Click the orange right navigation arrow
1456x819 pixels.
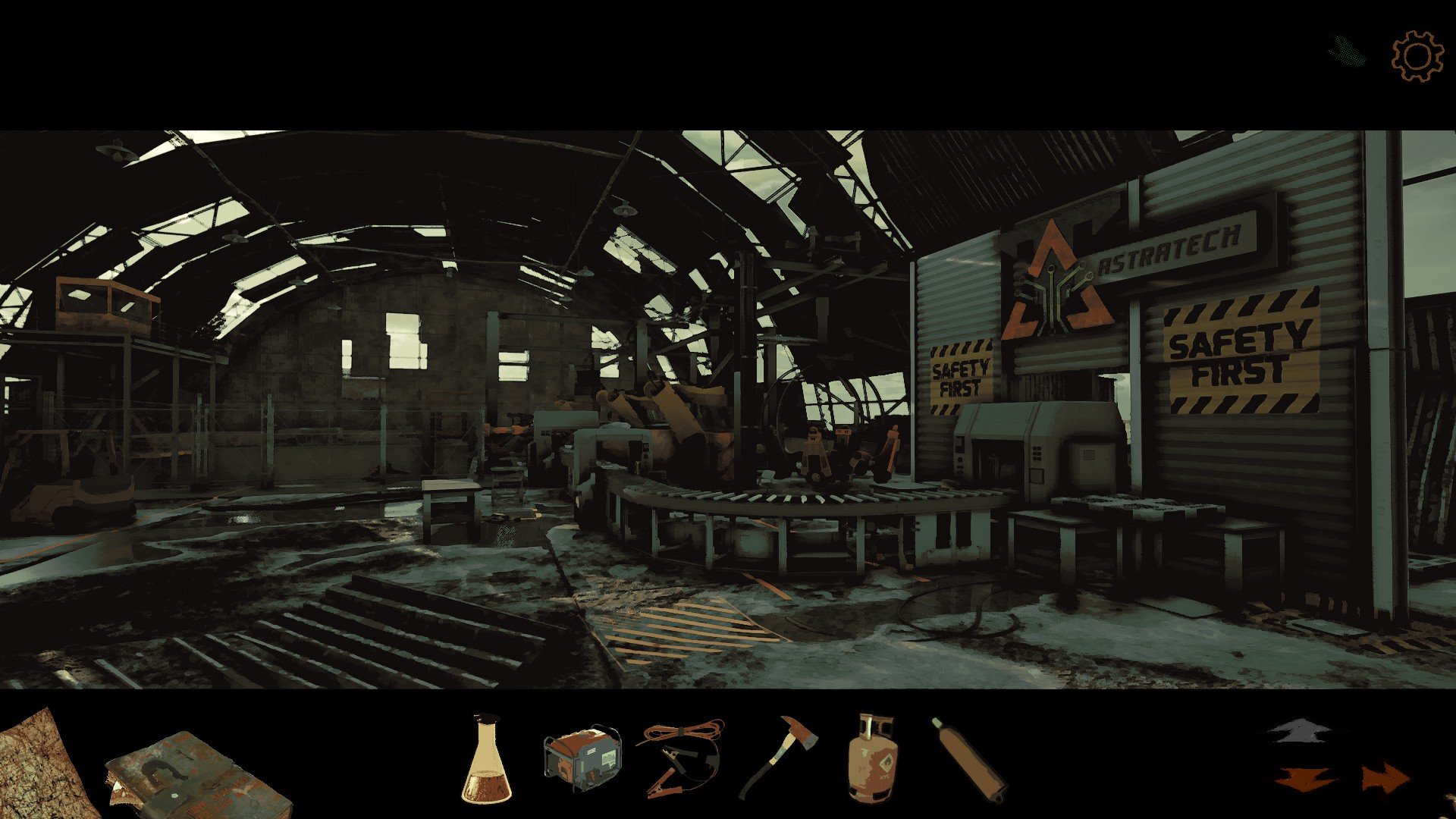(1385, 779)
